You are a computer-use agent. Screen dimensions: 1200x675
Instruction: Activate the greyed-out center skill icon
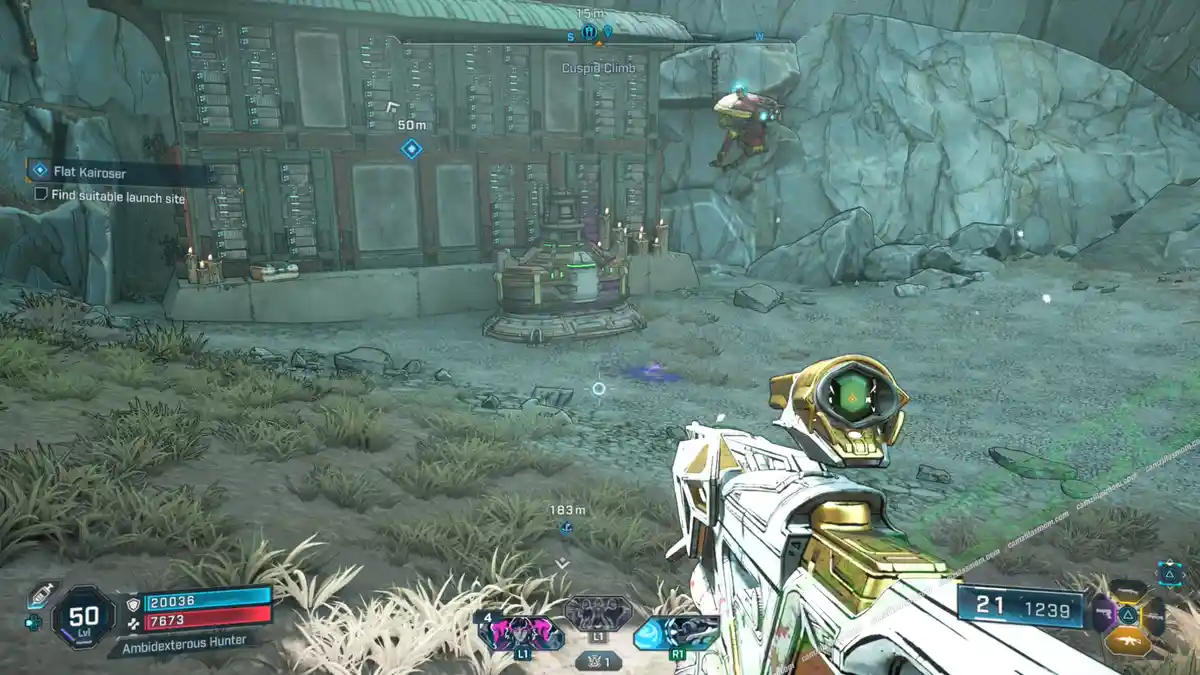[598, 613]
